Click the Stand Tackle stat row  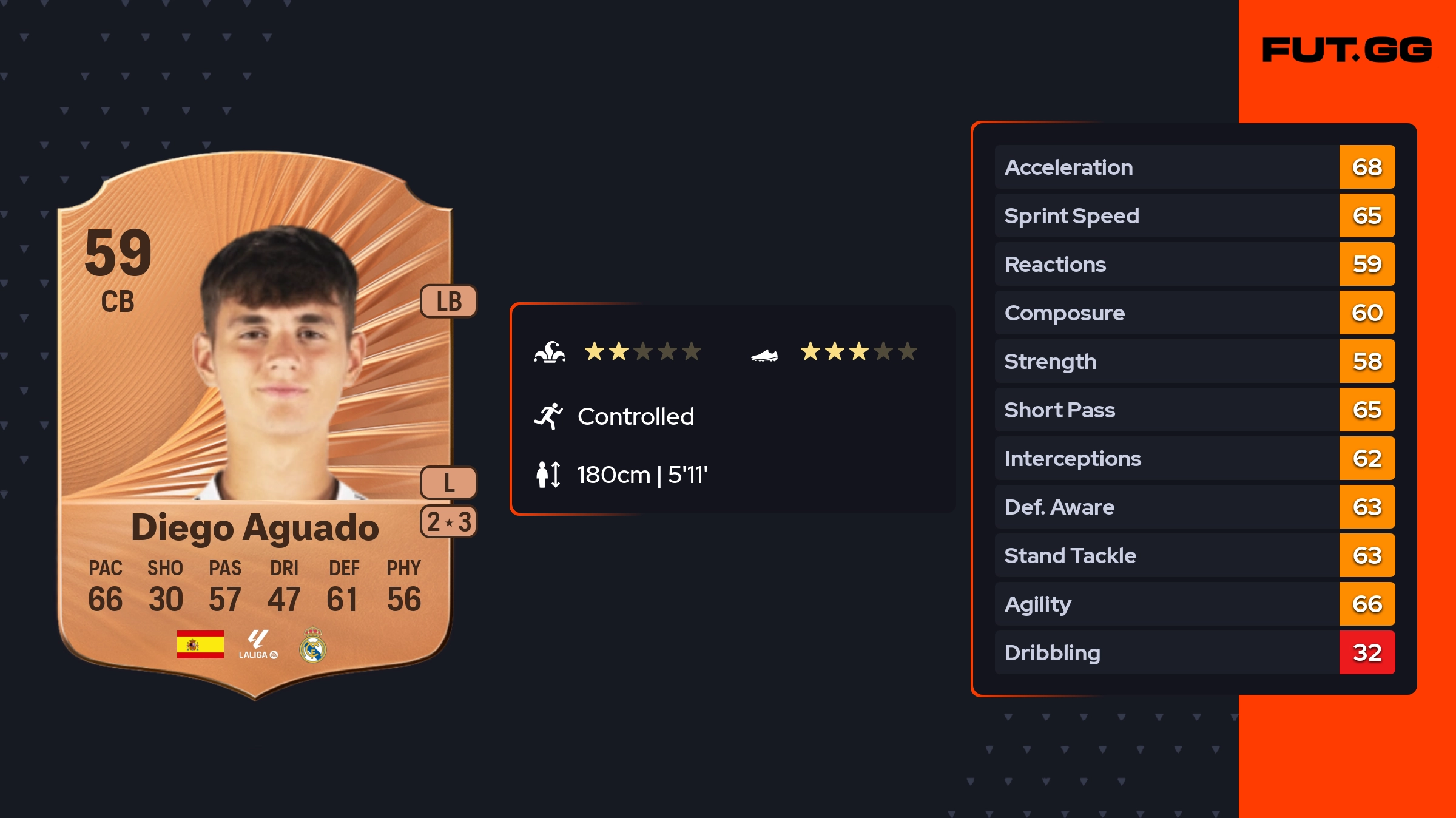pos(1194,555)
